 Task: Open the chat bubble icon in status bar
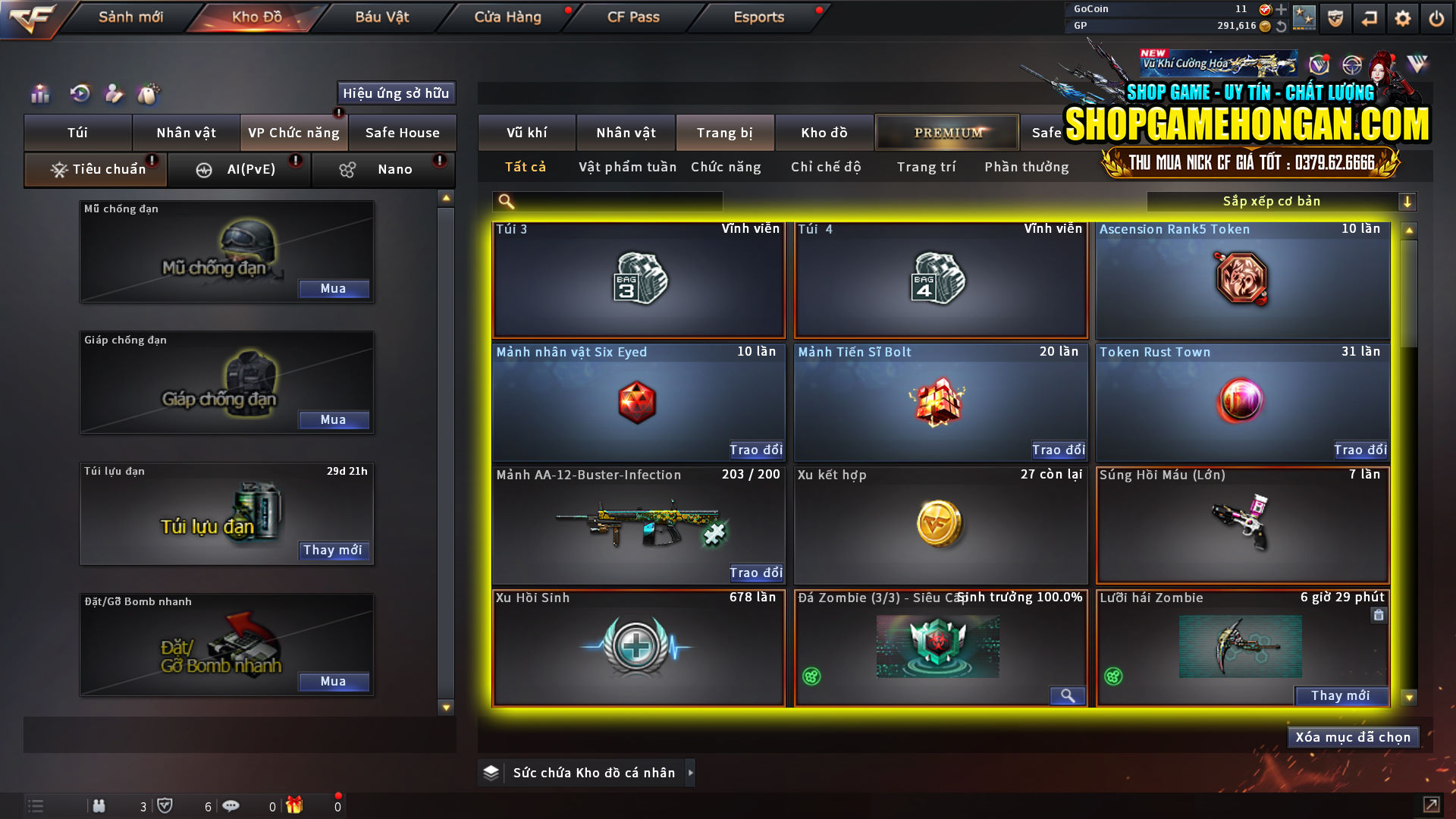pos(231,806)
